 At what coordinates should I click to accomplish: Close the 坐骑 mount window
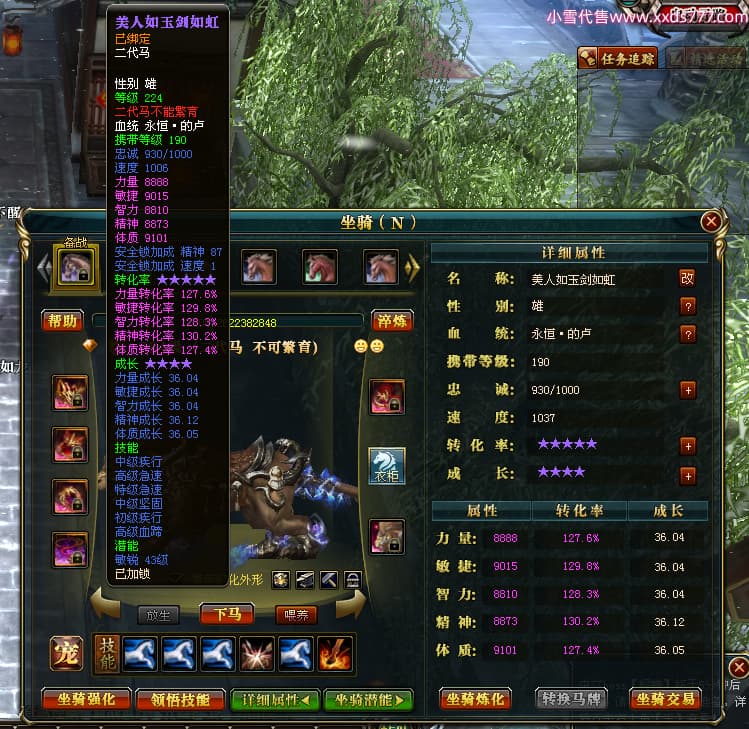tap(711, 222)
